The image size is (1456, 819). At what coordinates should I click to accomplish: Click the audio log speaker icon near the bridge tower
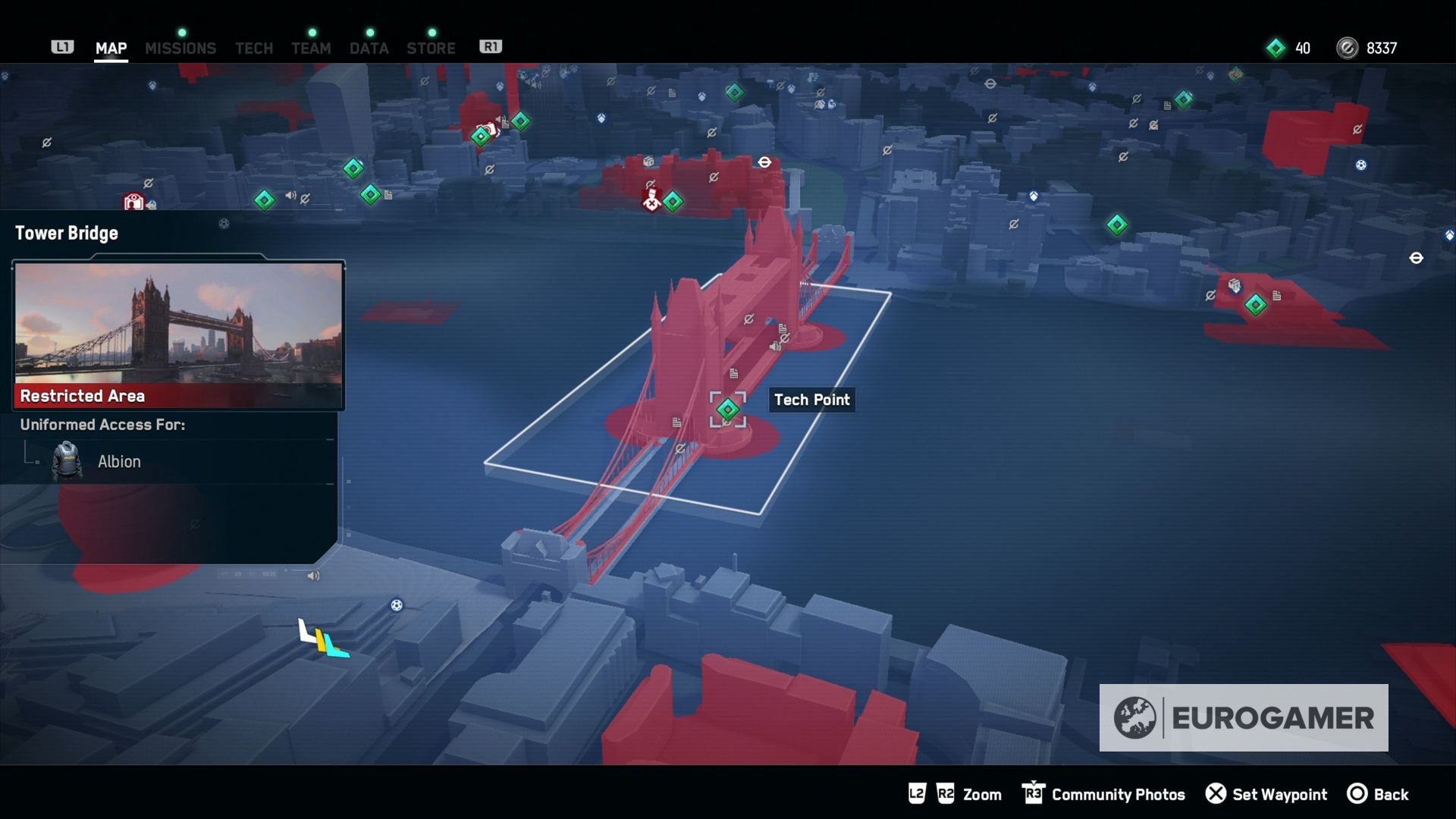tap(775, 347)
